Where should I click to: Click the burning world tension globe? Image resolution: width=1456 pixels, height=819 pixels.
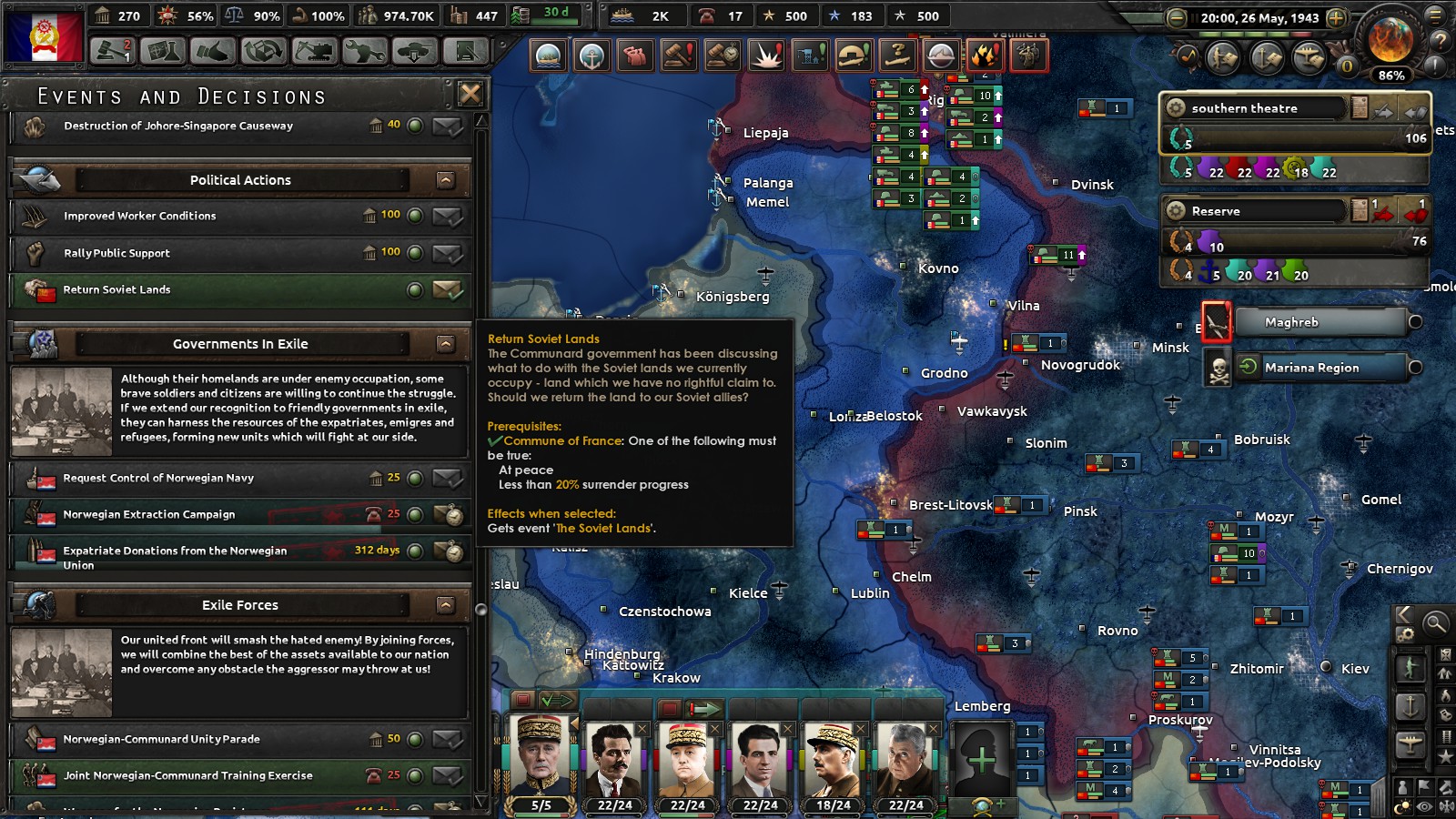(1390, 39)
